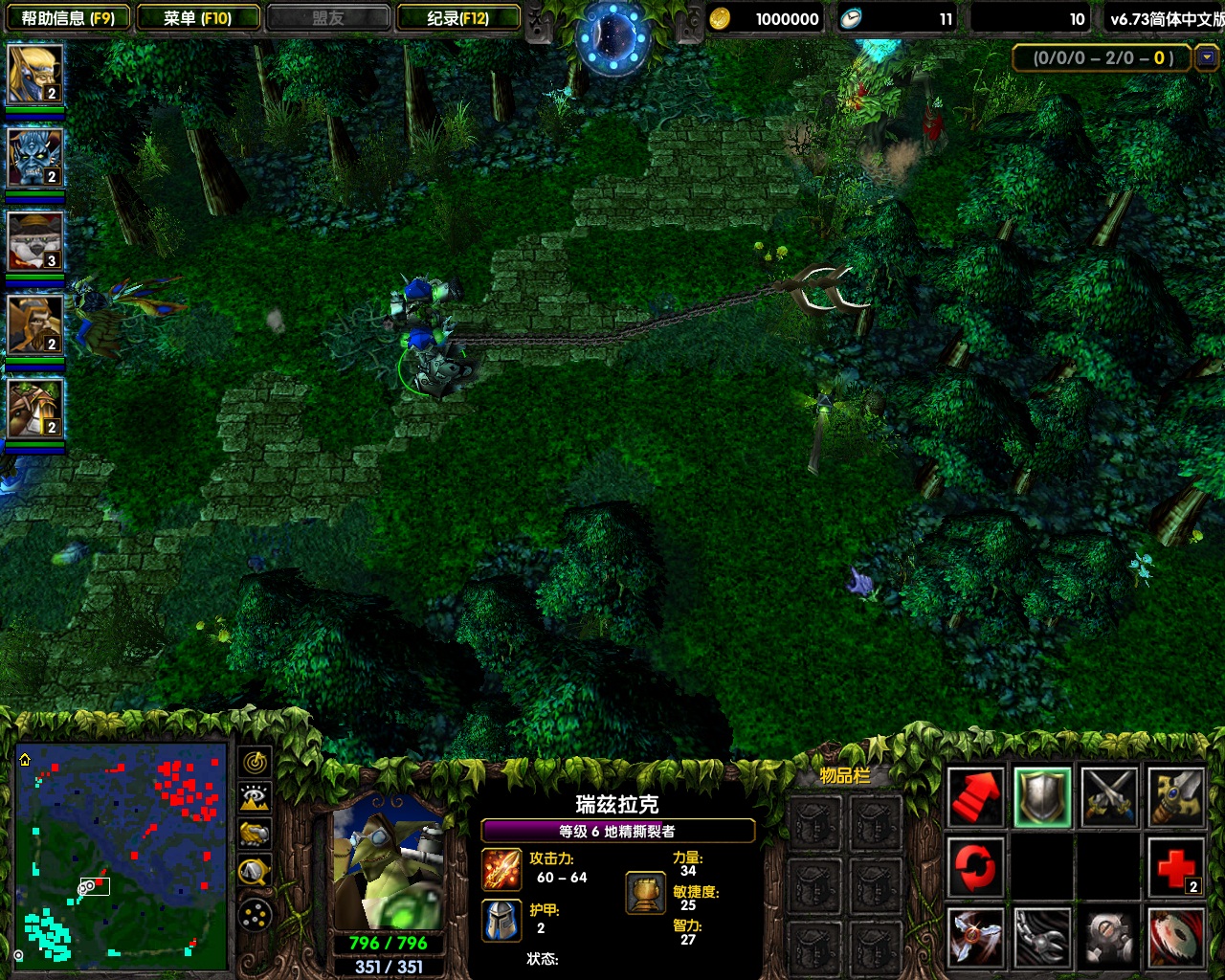Select the crossed swords Attack command
The width and height of the screenshot is (1225, 980).
pos(1109,796)
